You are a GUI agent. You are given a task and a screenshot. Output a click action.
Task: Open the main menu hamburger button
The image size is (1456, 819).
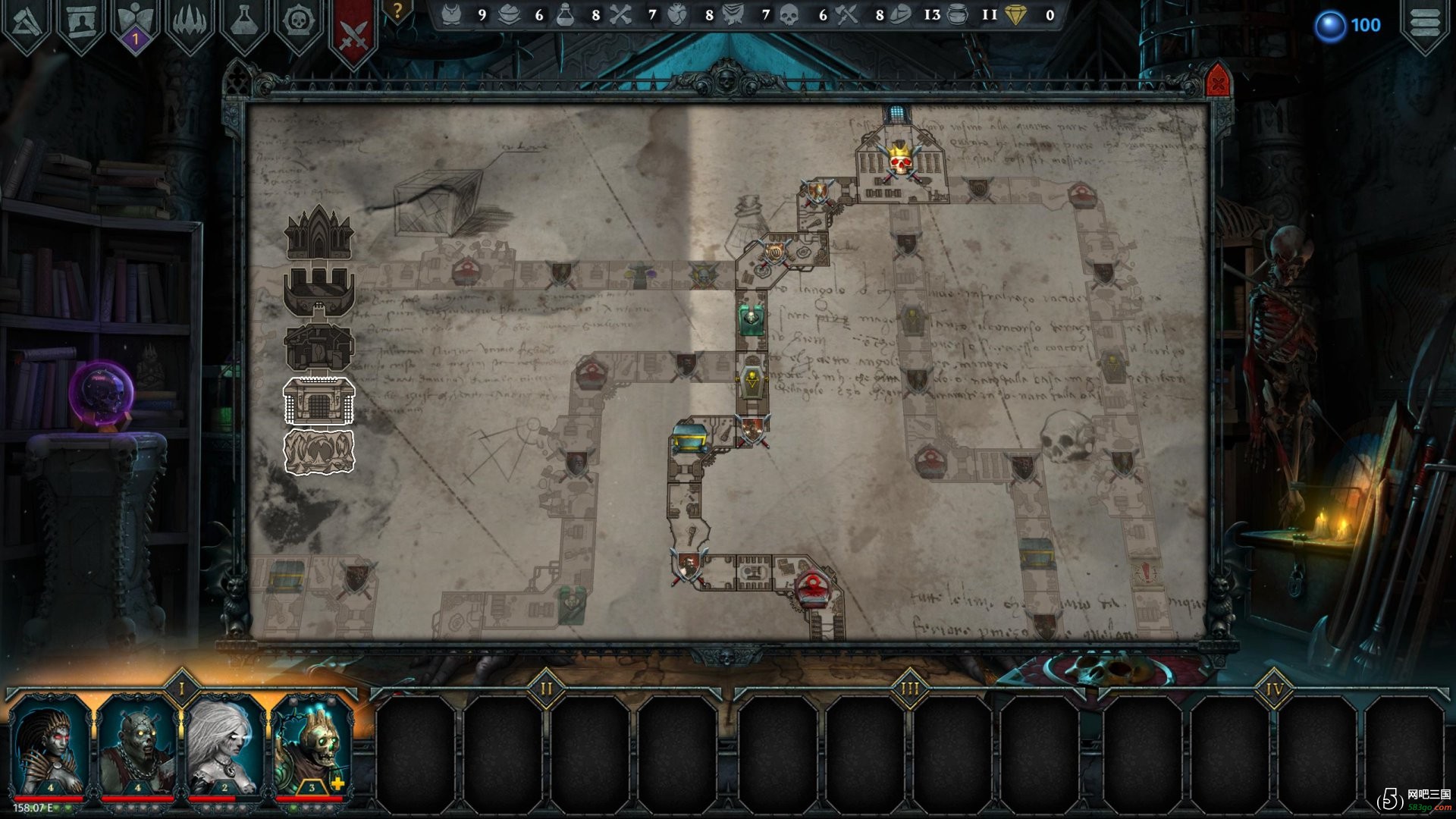point(1424,23)
